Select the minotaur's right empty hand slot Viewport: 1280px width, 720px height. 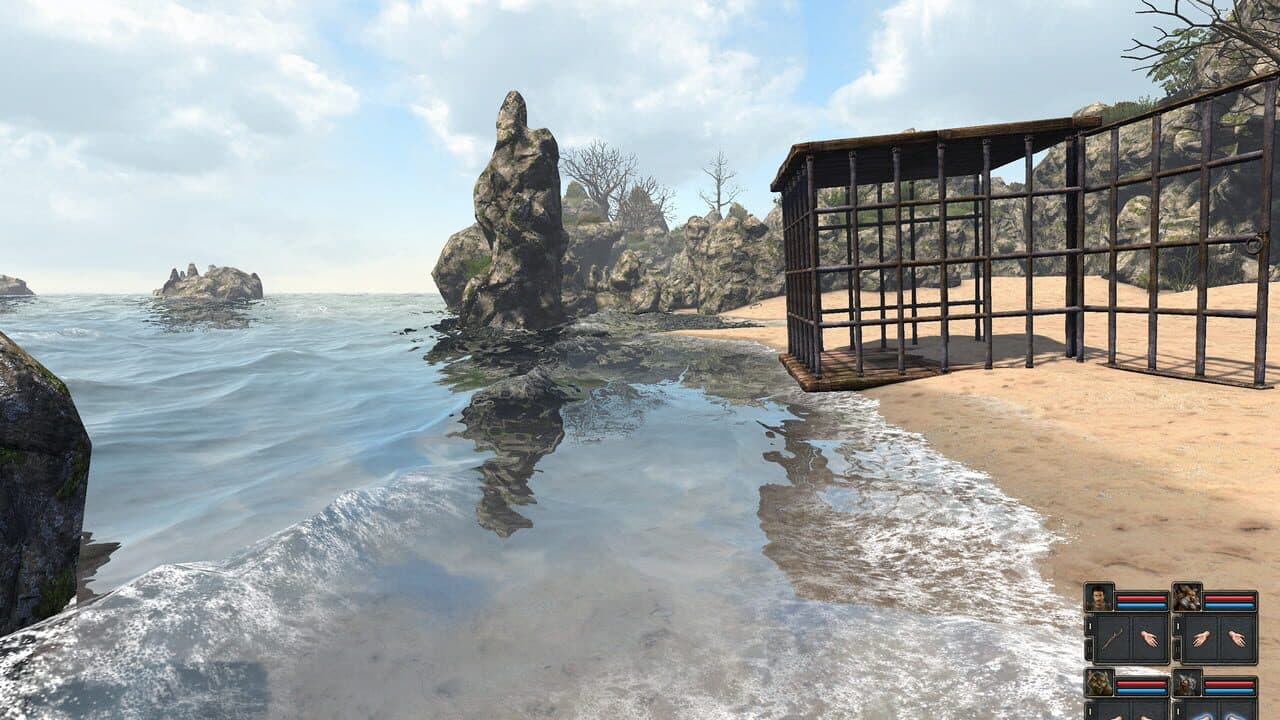coord(1239,638)
